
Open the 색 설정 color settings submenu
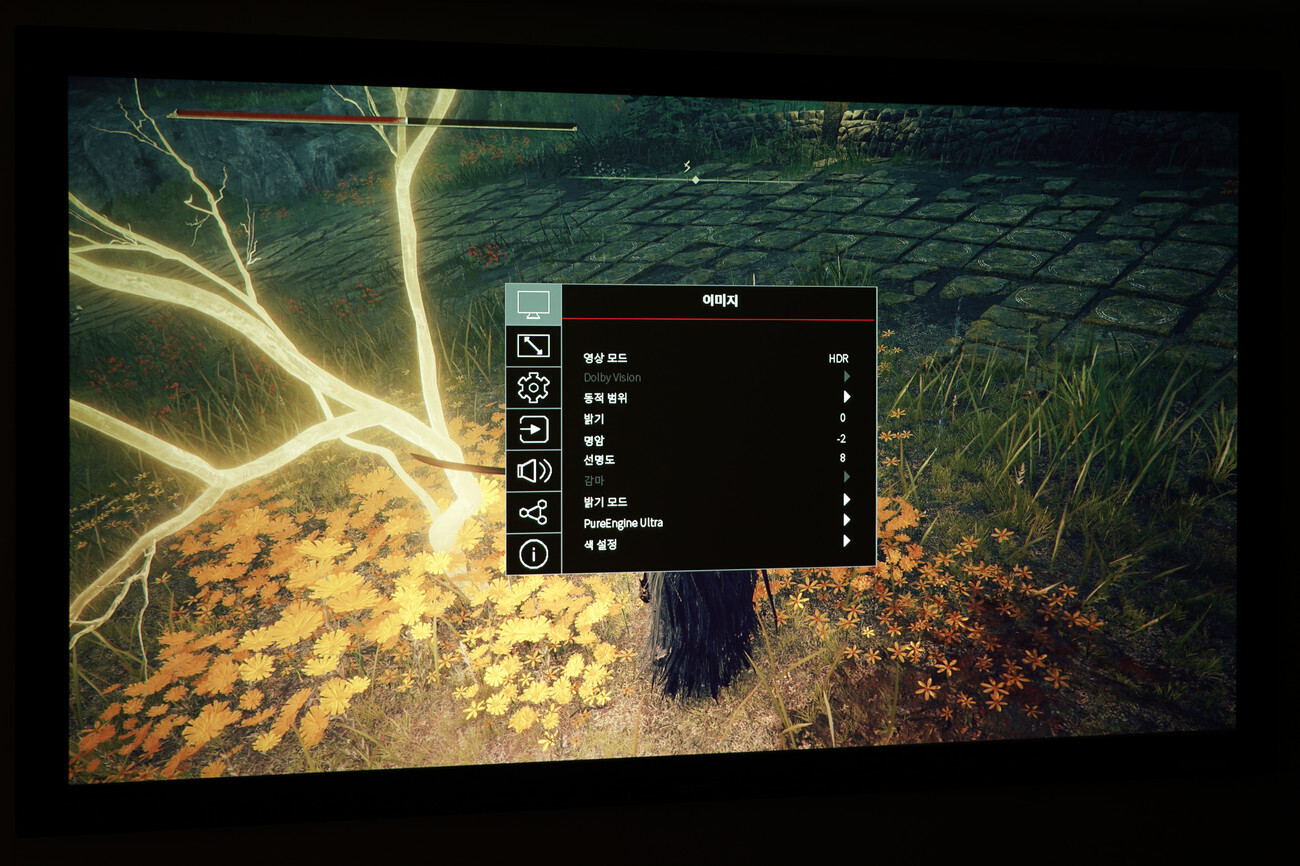[x=716, y=544]
